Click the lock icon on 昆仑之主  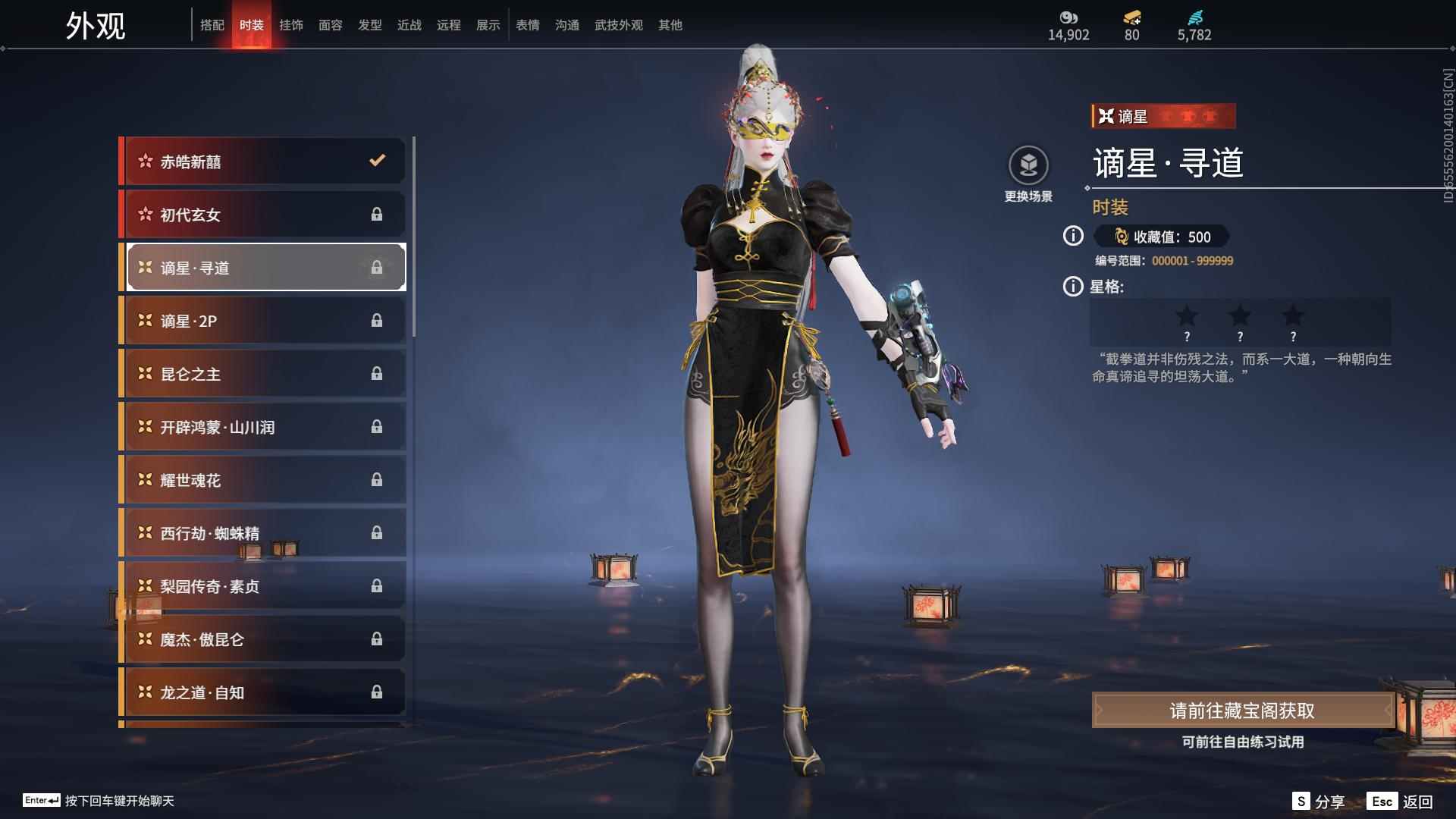[377, 373]
